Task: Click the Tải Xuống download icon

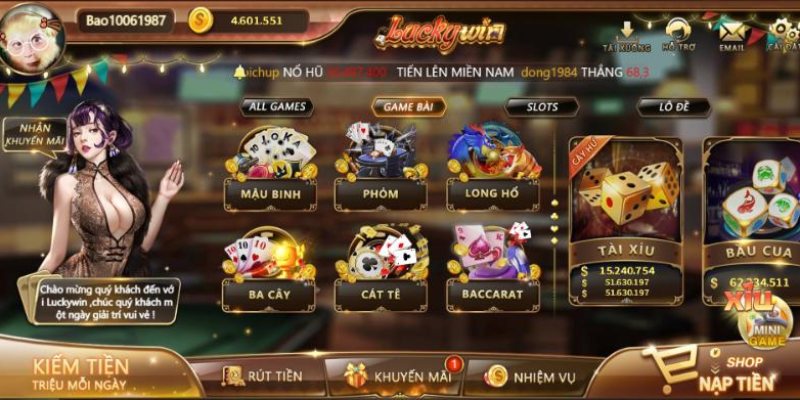Action: 627,35
